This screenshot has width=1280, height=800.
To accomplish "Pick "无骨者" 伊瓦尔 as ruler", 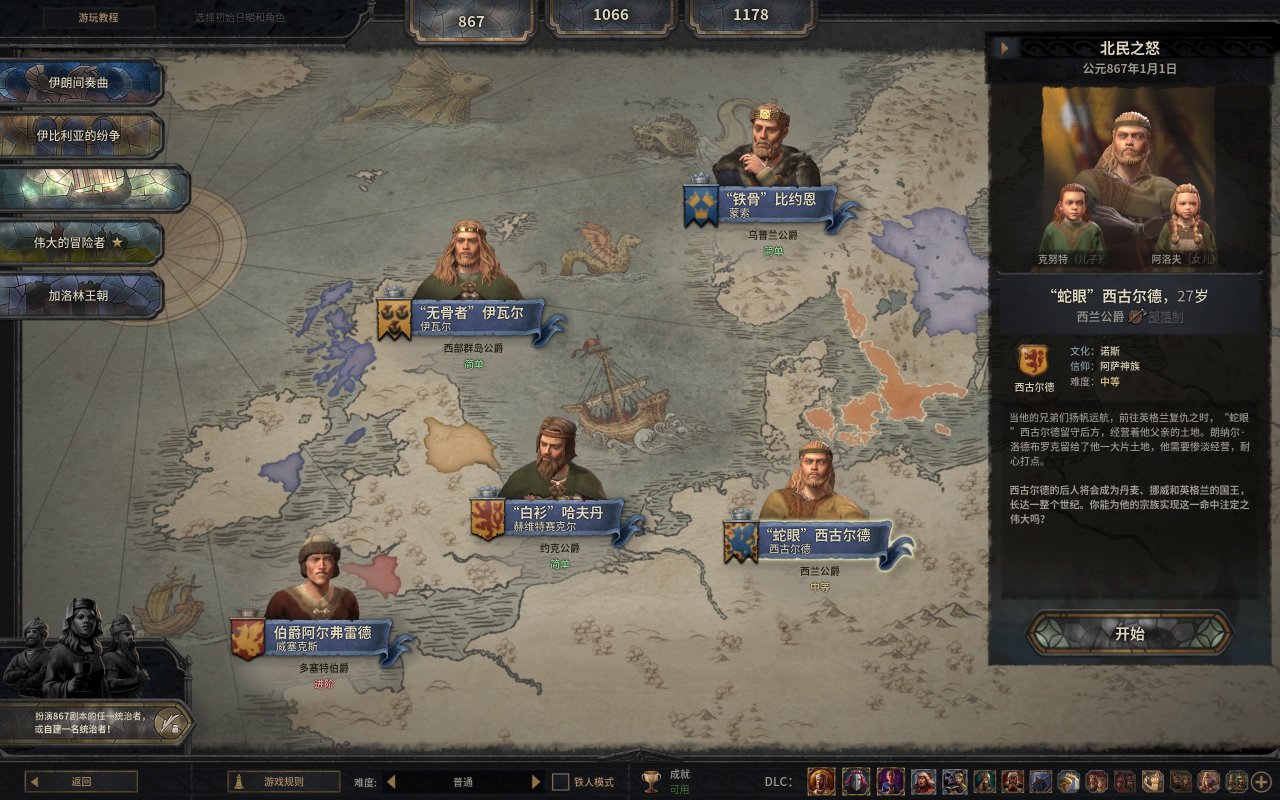I will 470,318.
